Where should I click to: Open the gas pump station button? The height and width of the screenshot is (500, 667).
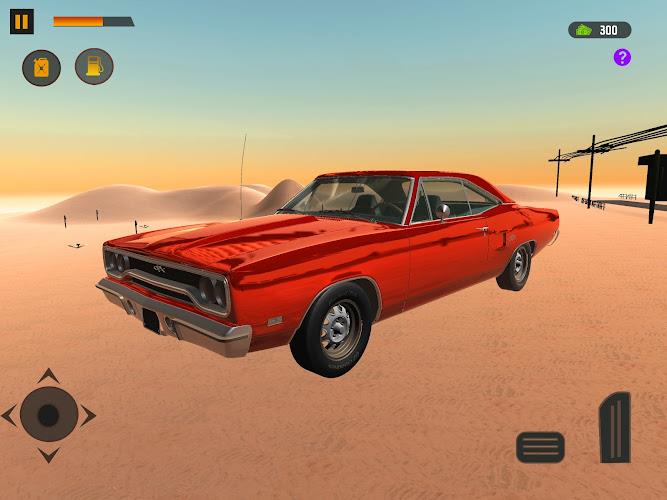pyautogui.click(x=94, y=66)
